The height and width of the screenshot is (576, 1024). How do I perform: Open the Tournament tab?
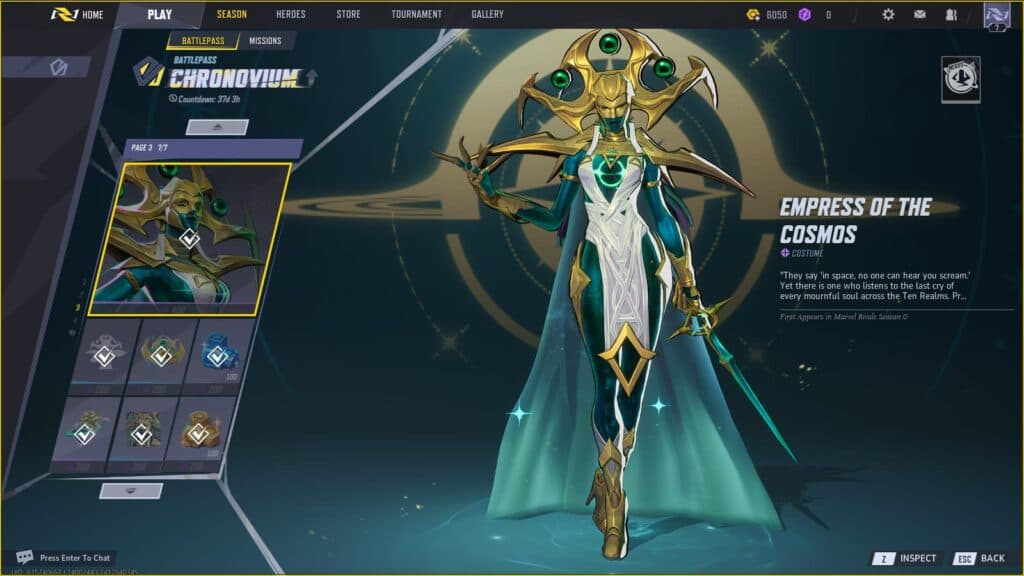click(x=416, y=15)
